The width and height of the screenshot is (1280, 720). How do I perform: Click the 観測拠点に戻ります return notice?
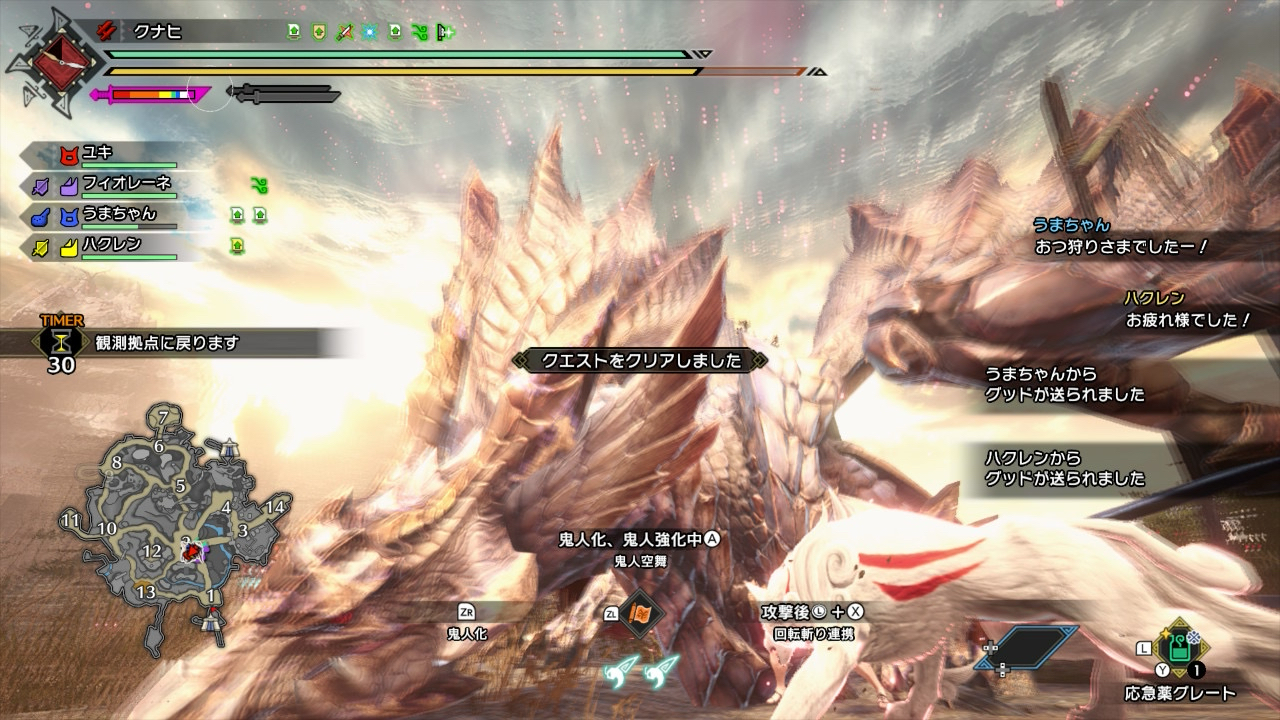(167, 343)
